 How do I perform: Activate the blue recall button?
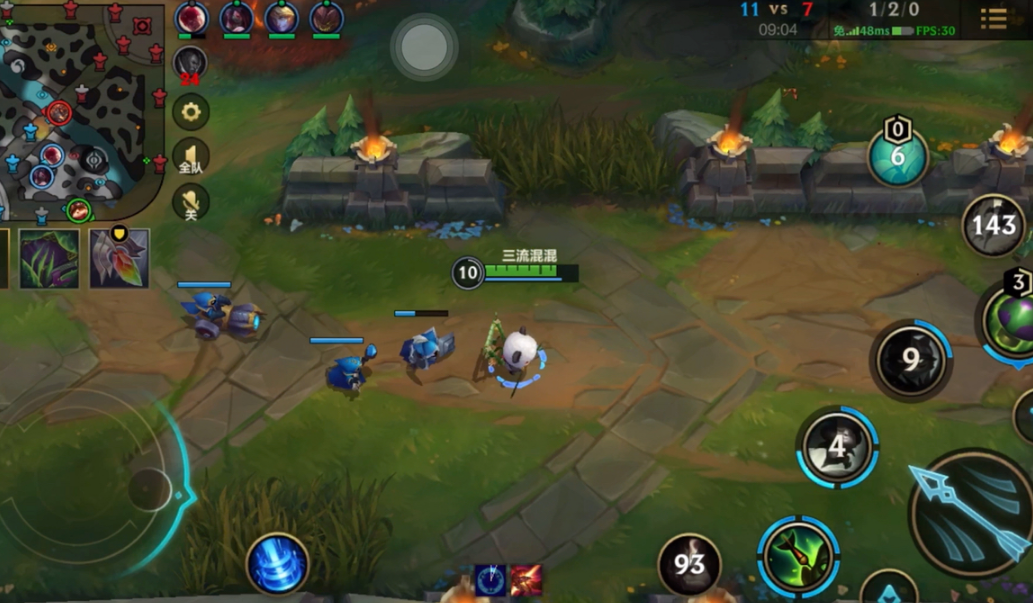[277, 564]
